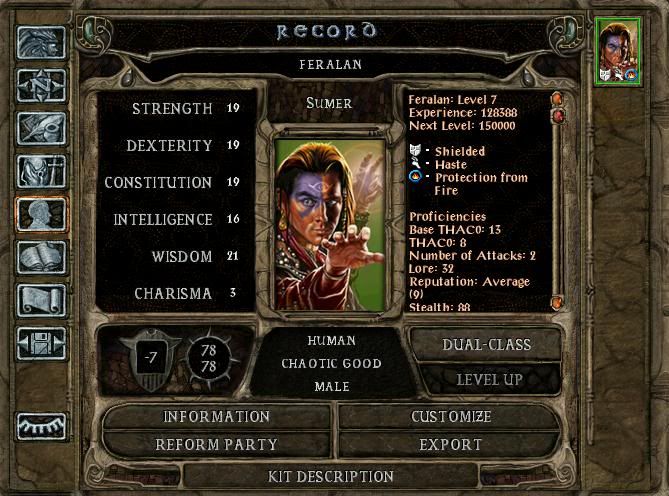Screen dimensions: 669x496
Task: Show character Information
Action: click(x=217, y=416)
